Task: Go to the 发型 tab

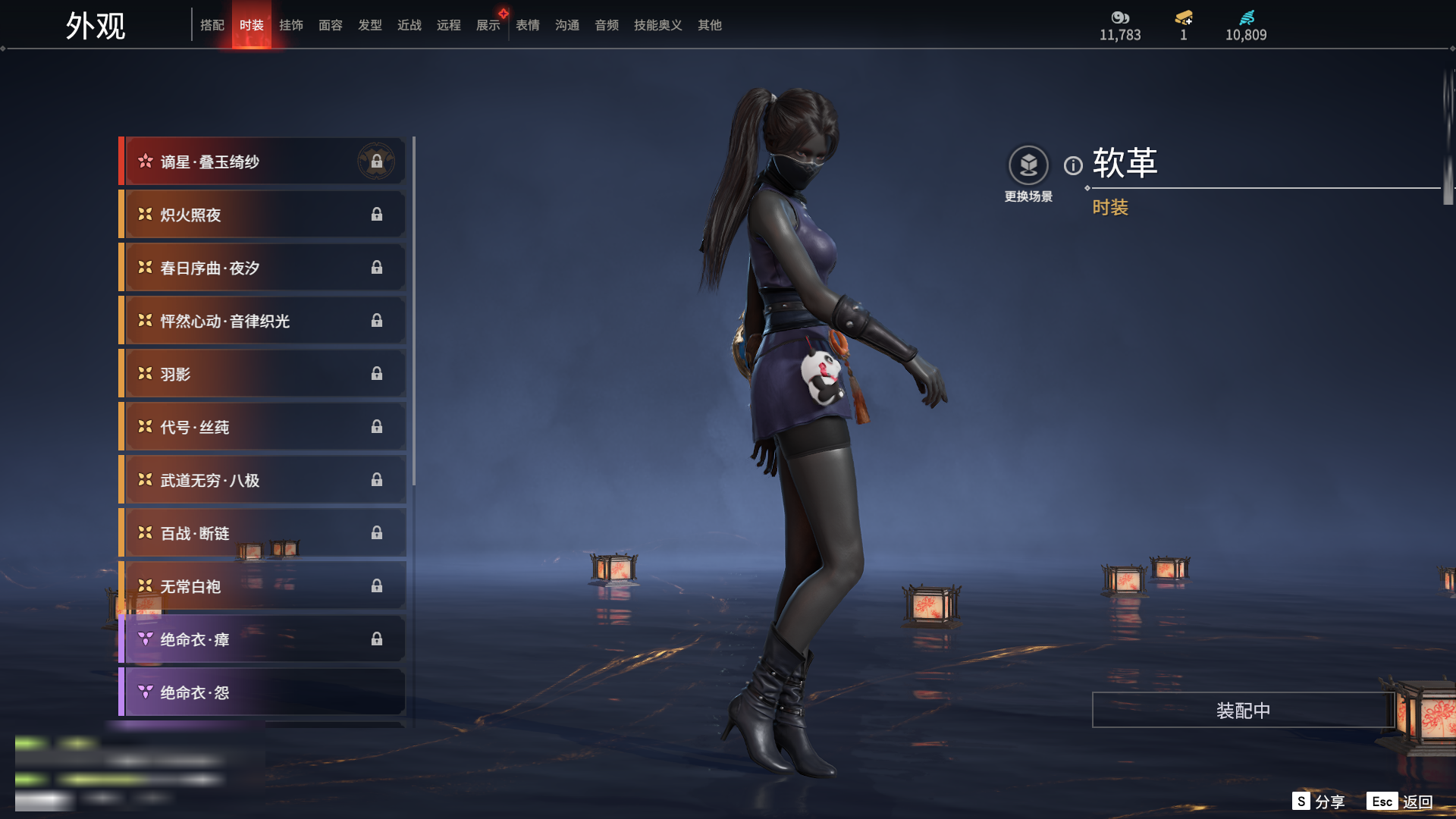Action: (369, 25)
